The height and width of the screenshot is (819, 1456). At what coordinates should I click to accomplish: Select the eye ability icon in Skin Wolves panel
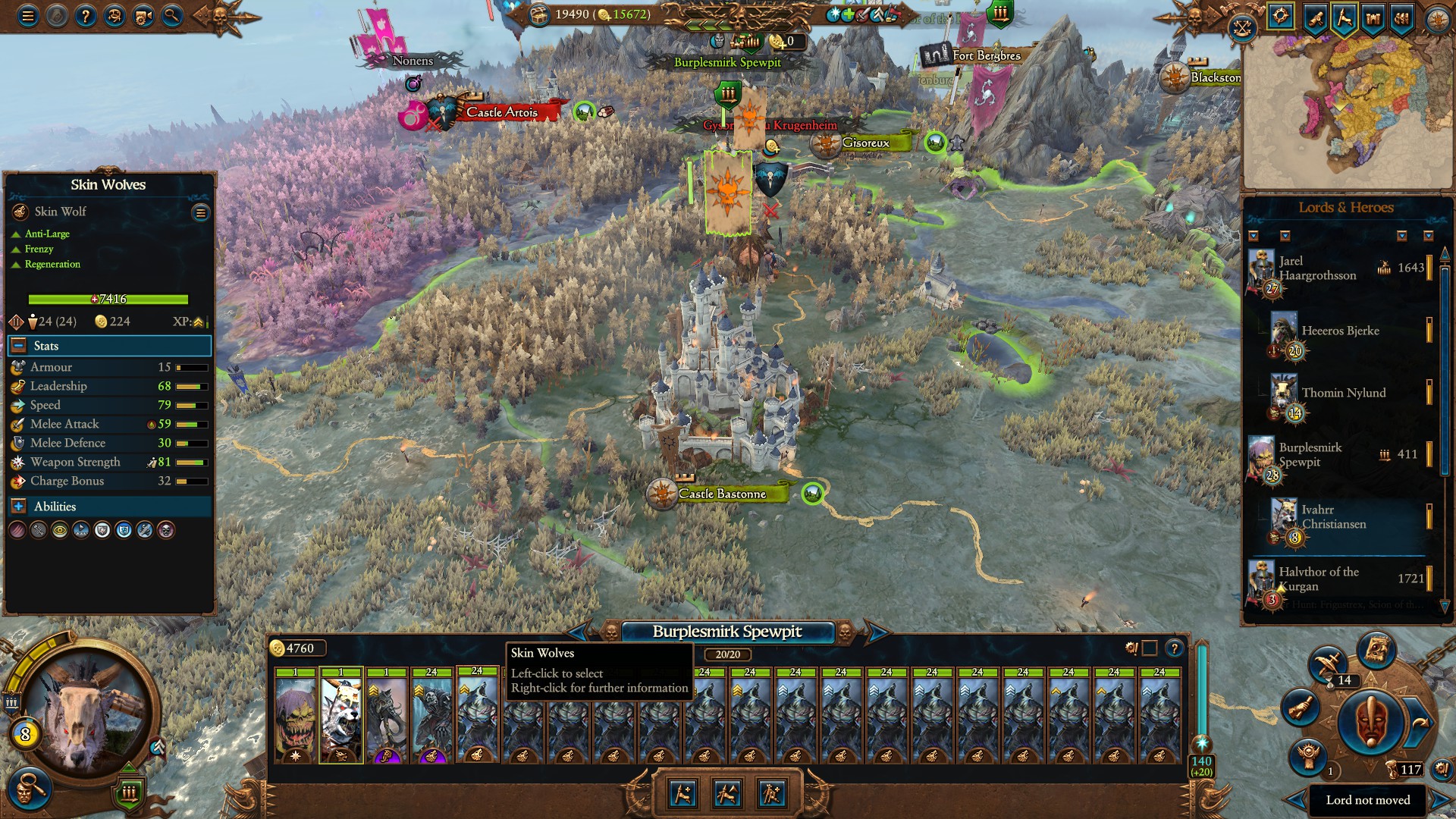[x=60, y=530]
